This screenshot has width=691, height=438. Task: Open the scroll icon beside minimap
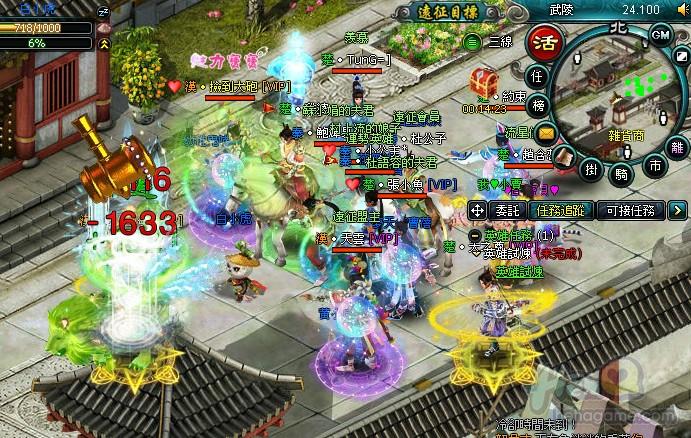563,155
